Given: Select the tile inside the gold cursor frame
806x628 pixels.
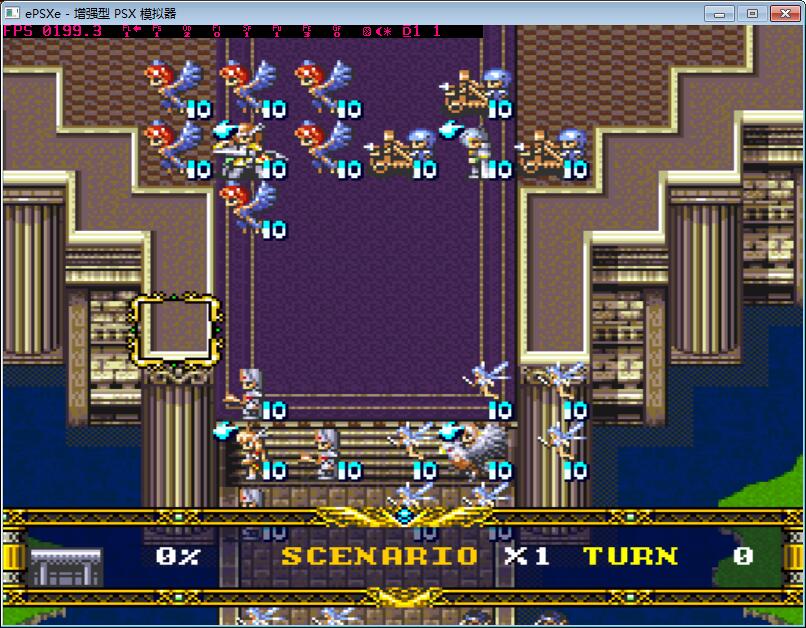Looking at the screenshot, I should [x=175, y=331].
